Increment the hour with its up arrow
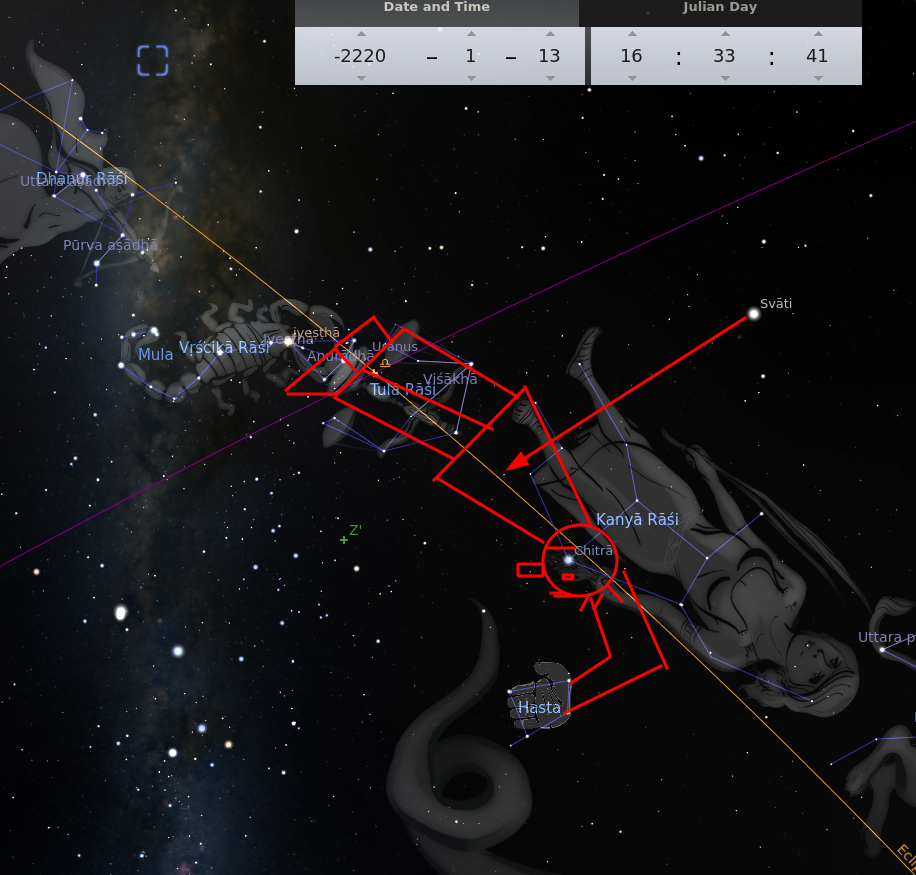Image resolution: width=916 pixels, height=875 pixels. 631,34
